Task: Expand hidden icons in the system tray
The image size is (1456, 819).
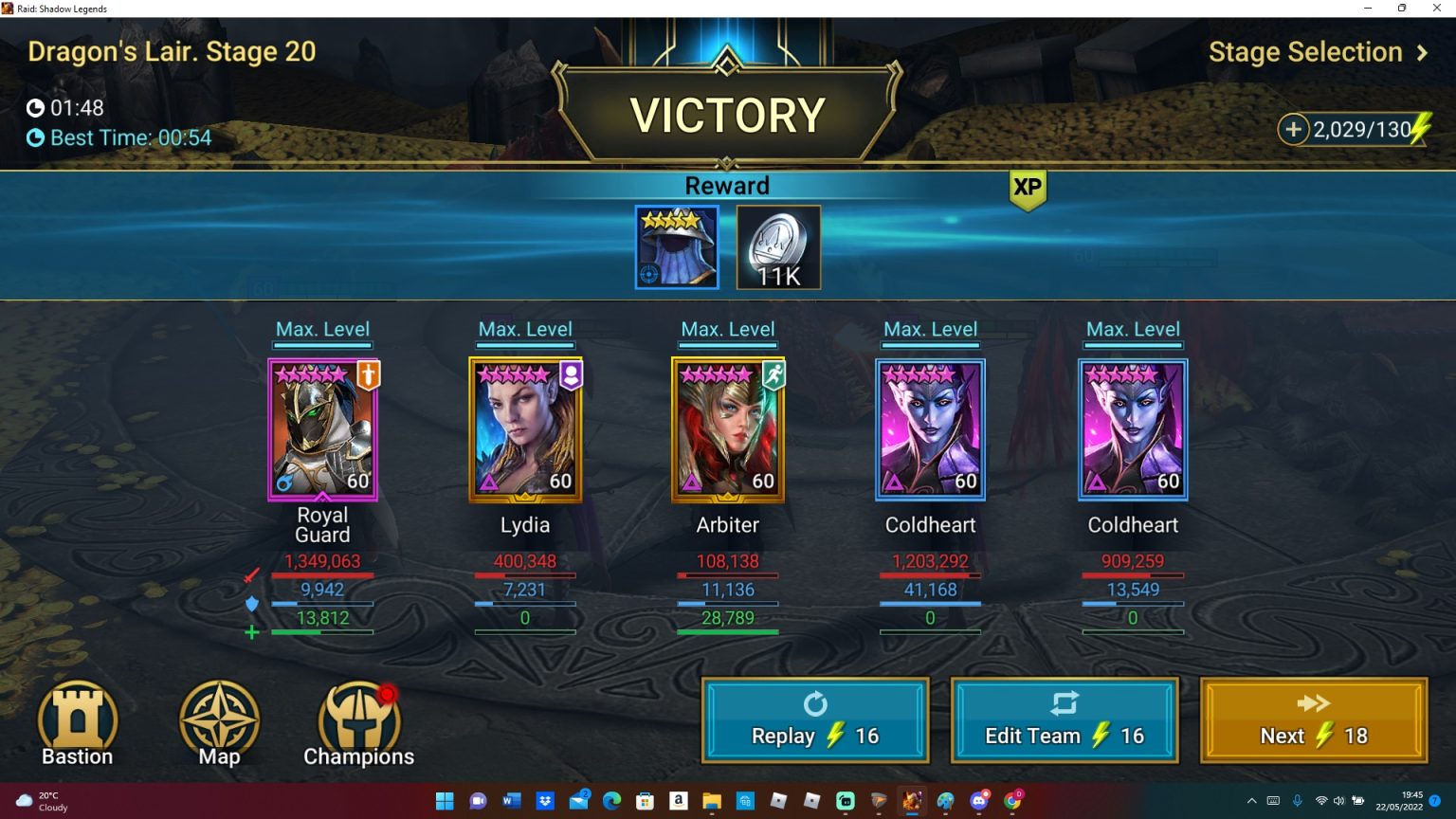Action: tap(1252, 801)
